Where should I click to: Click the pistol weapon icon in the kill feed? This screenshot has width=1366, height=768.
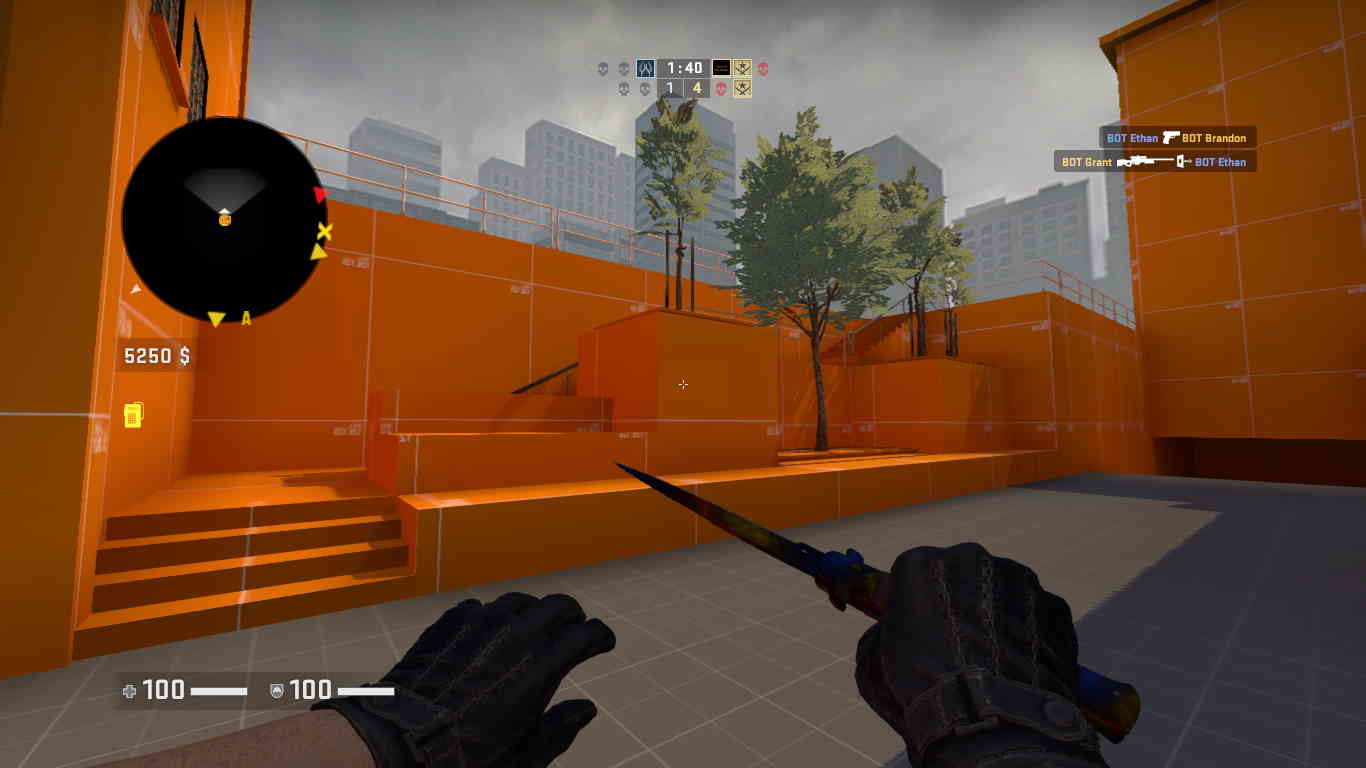[1170, 137]
